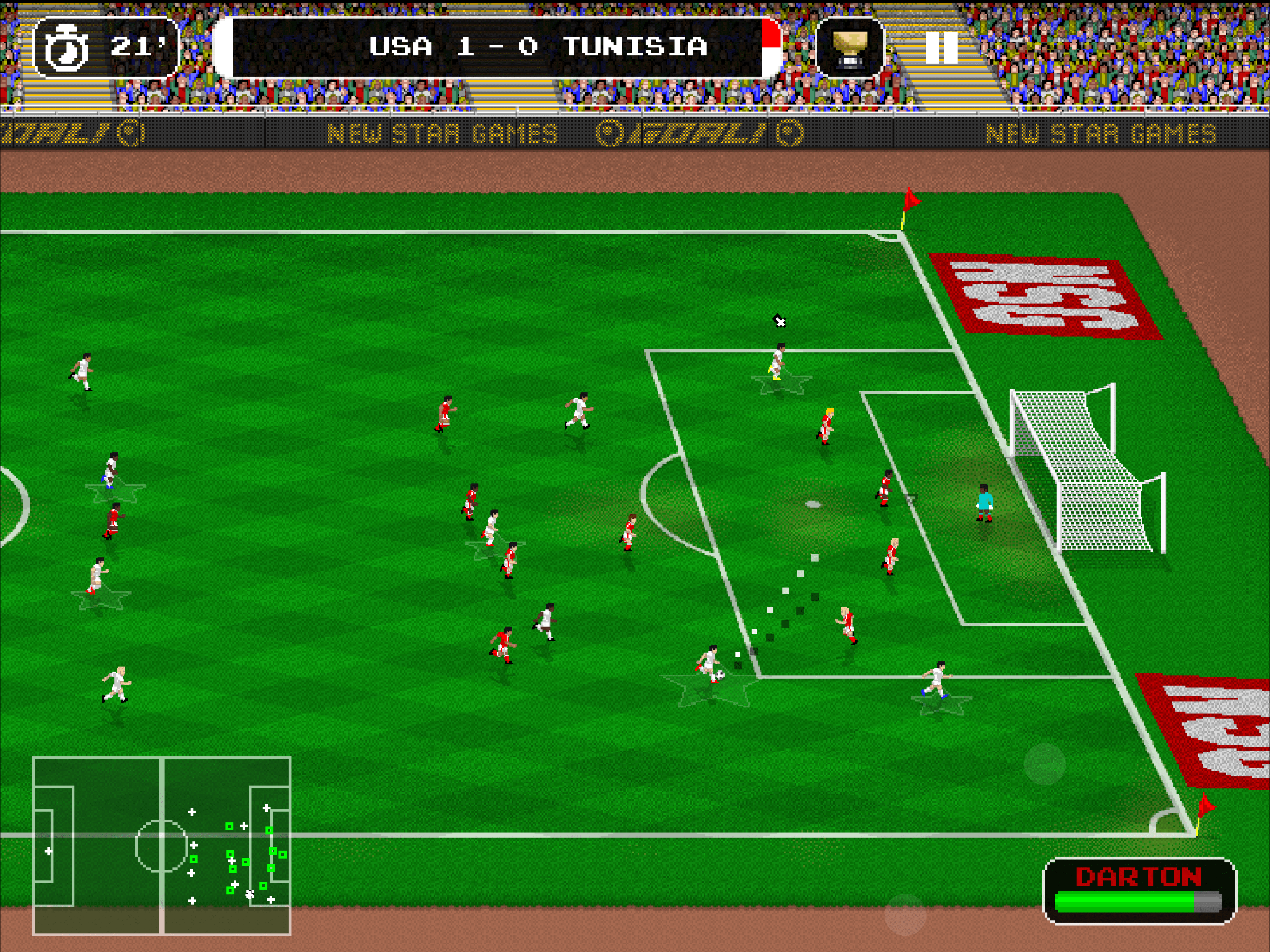Image resolution: width=1270 pixels, height=952 pixels.
Task: Select the pitch radar minimap
Action: click(x=162, y=846)
